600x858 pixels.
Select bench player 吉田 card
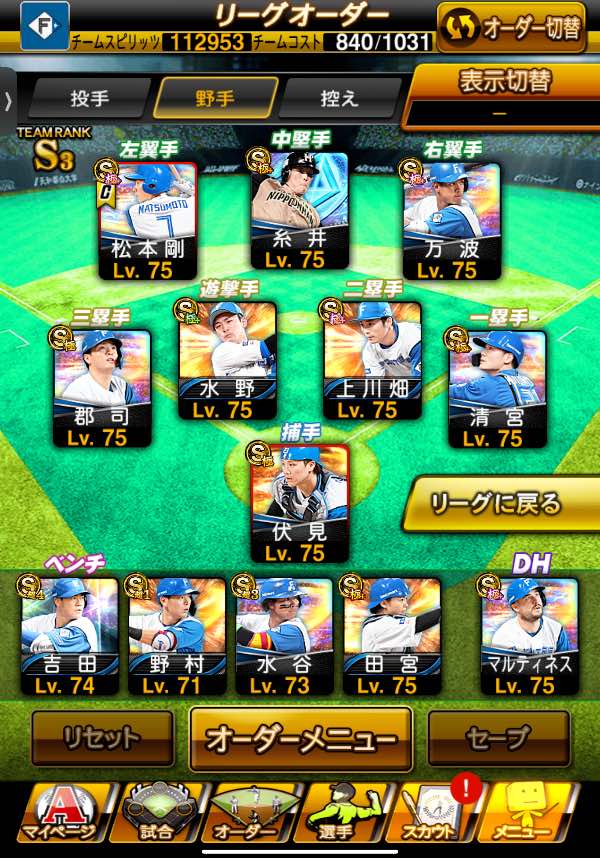point(69,636)
